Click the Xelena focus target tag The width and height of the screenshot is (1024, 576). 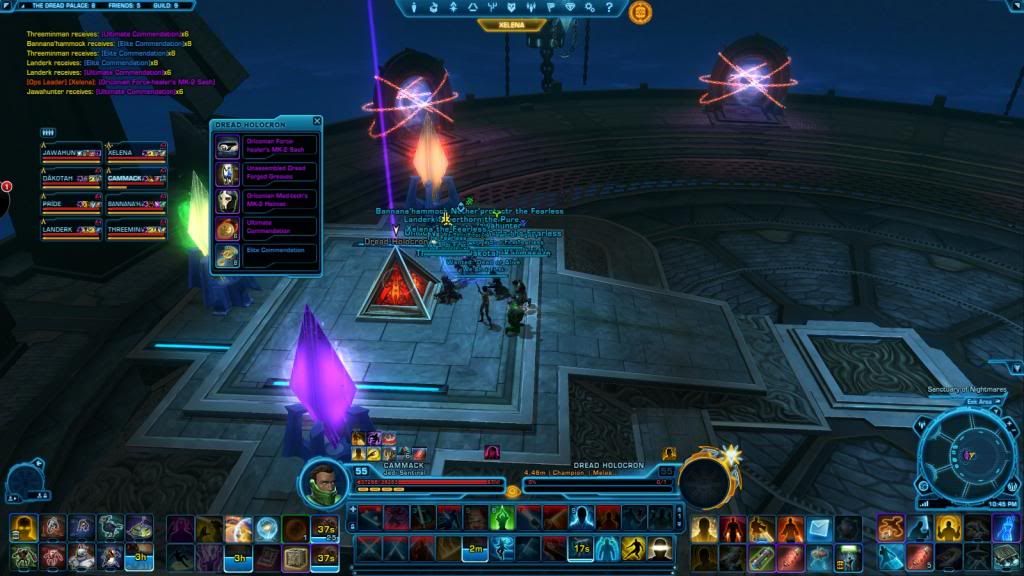click(512, 25)
